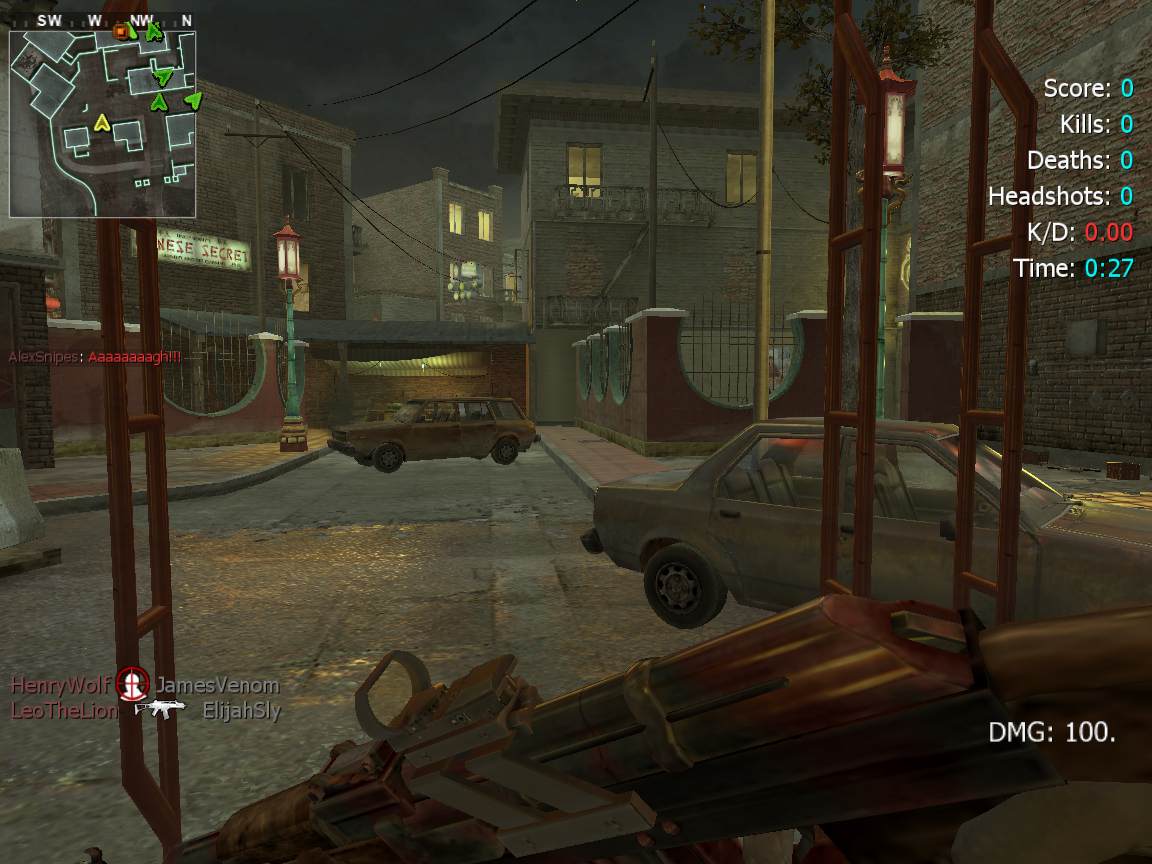
Task: Select HenryWolf's name in the kill feed
Action: tap(59, 685)
